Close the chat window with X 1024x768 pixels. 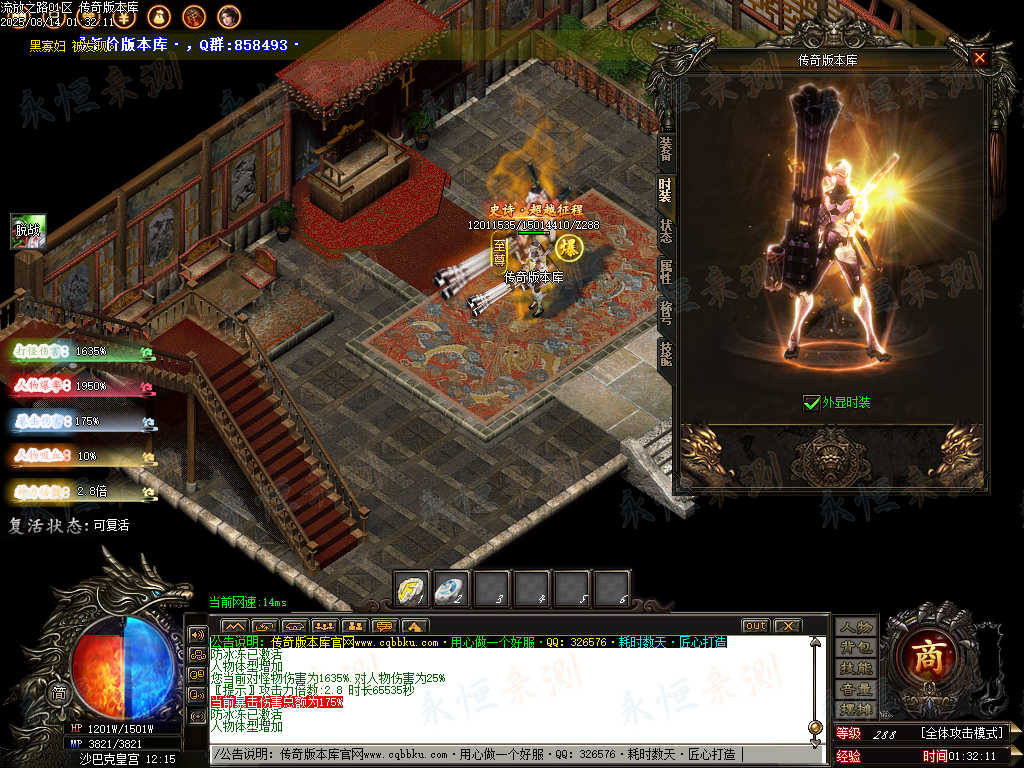click(788, 626)
